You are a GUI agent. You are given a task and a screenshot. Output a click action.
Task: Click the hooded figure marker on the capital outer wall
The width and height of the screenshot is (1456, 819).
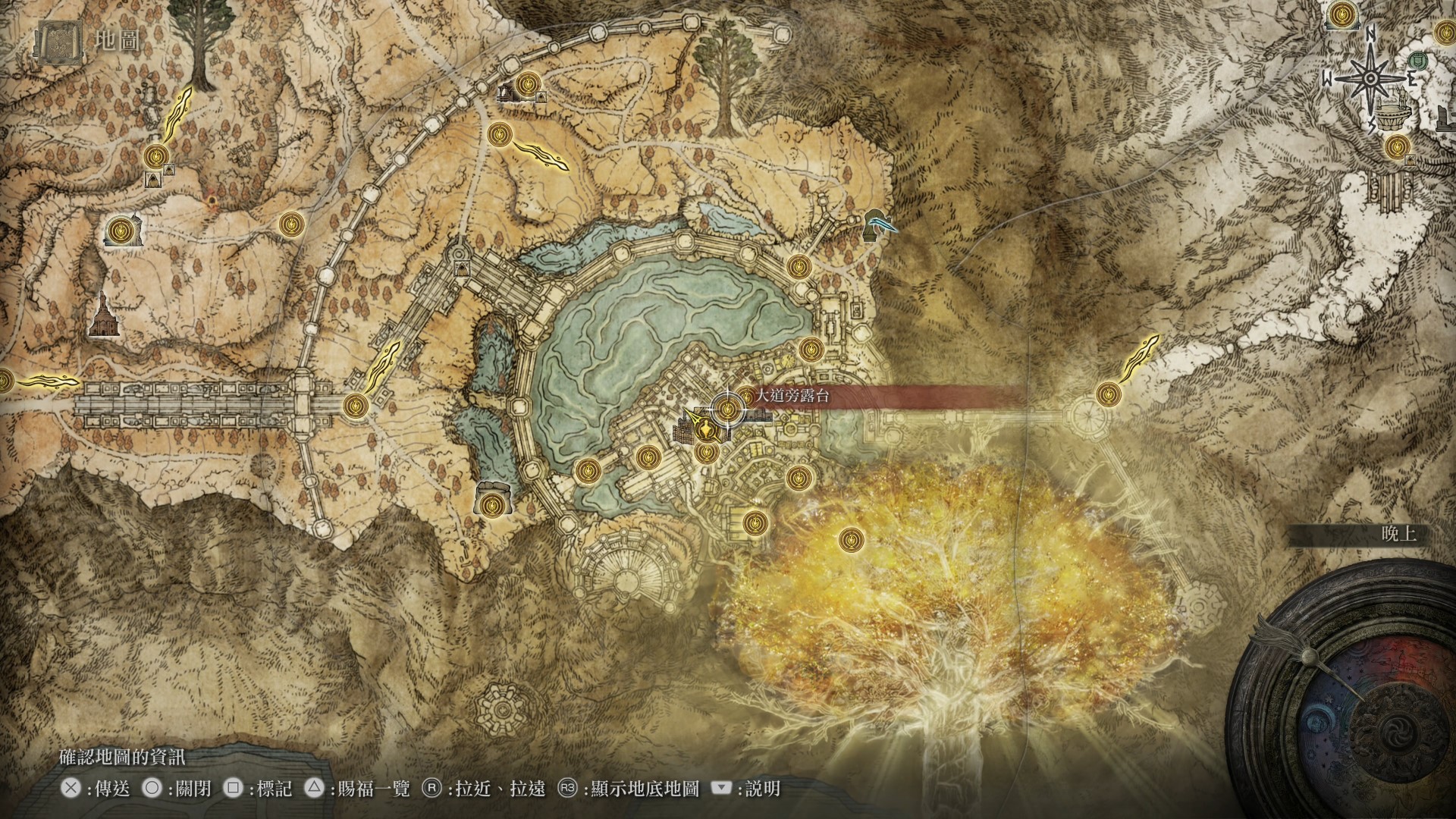(x=460, y=268)
